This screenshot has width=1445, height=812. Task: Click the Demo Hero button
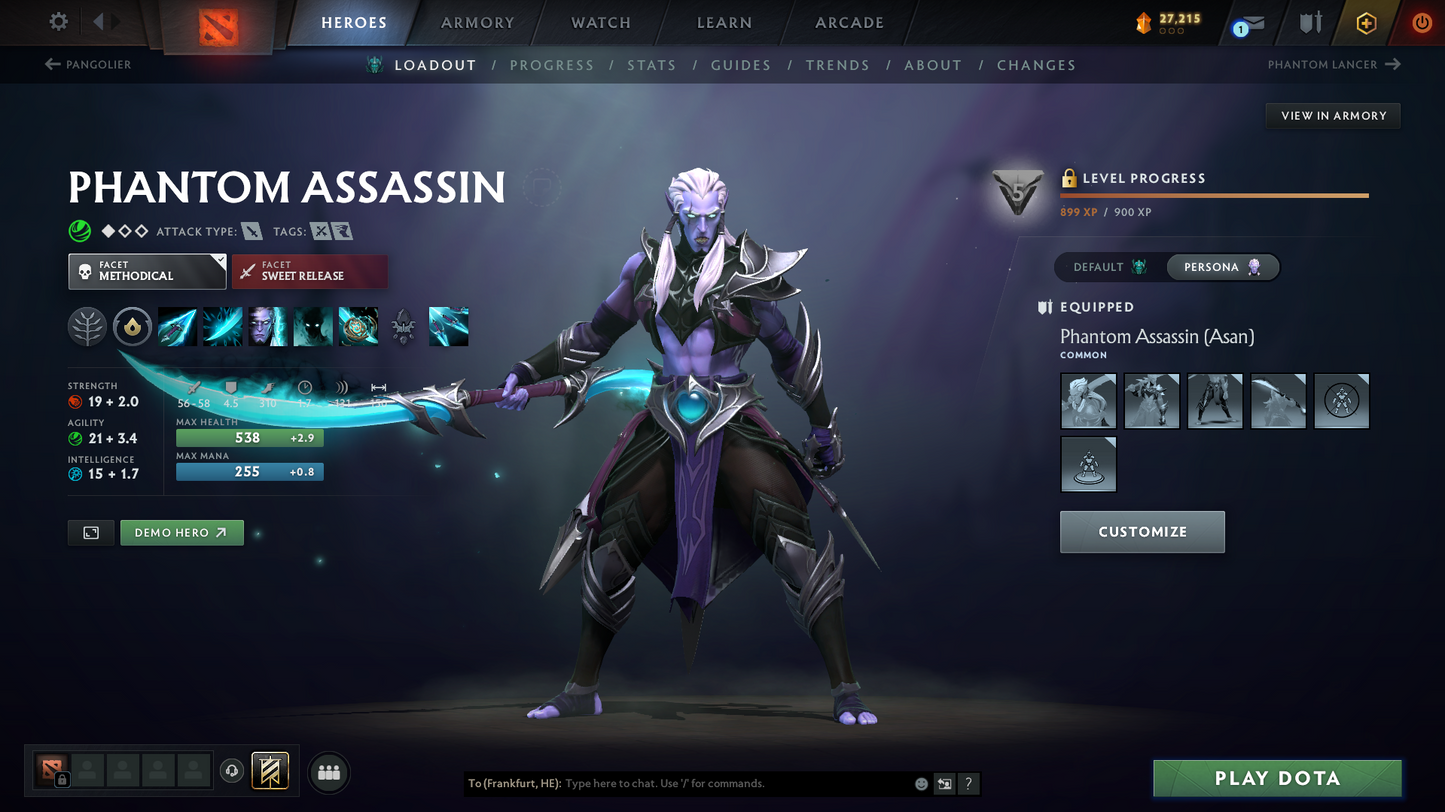[181, 532]
